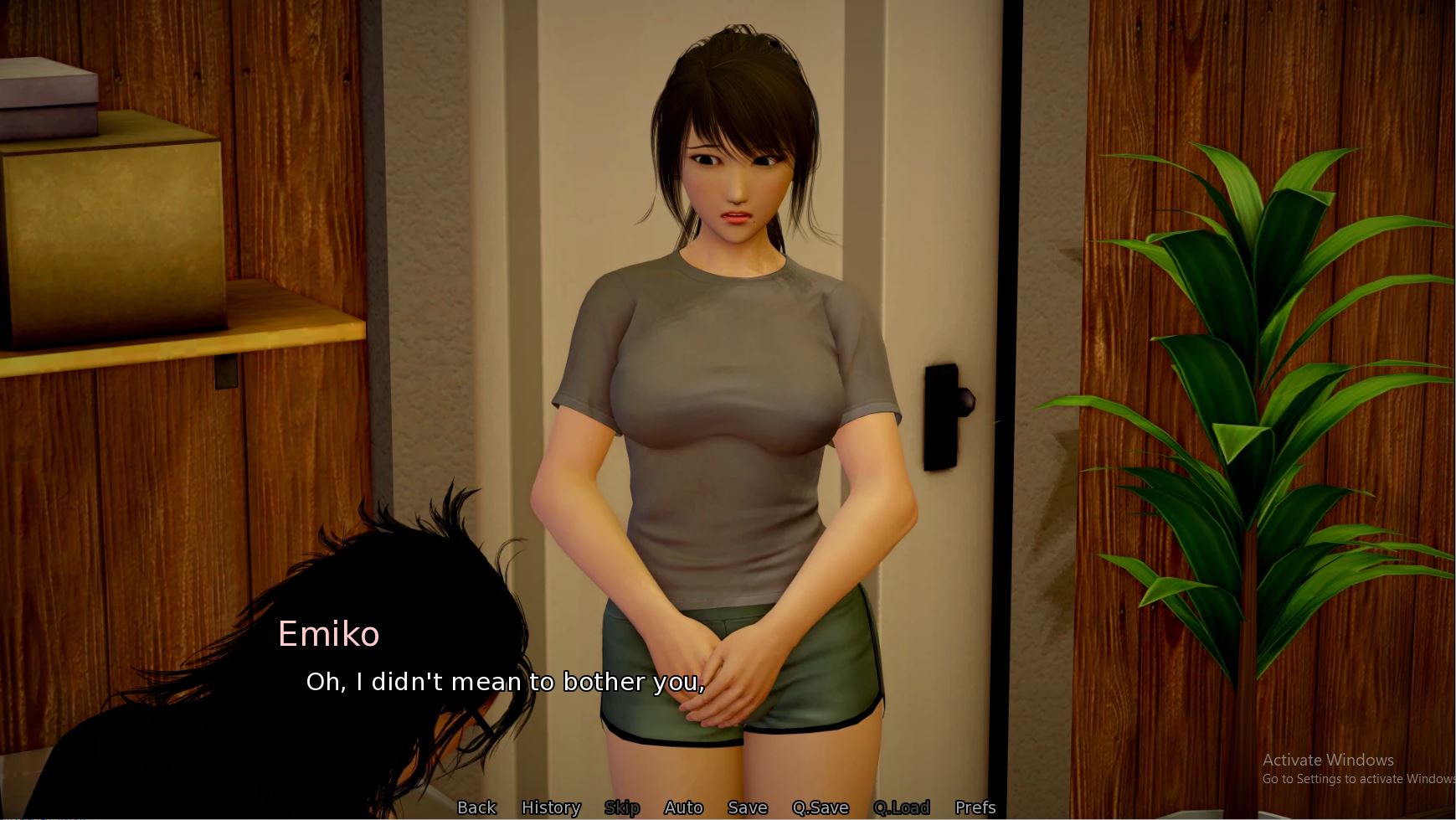Enable Auto dialogue advance
Image resolution: width=1456 pixels, height=820 pixels.
point(683,807)
